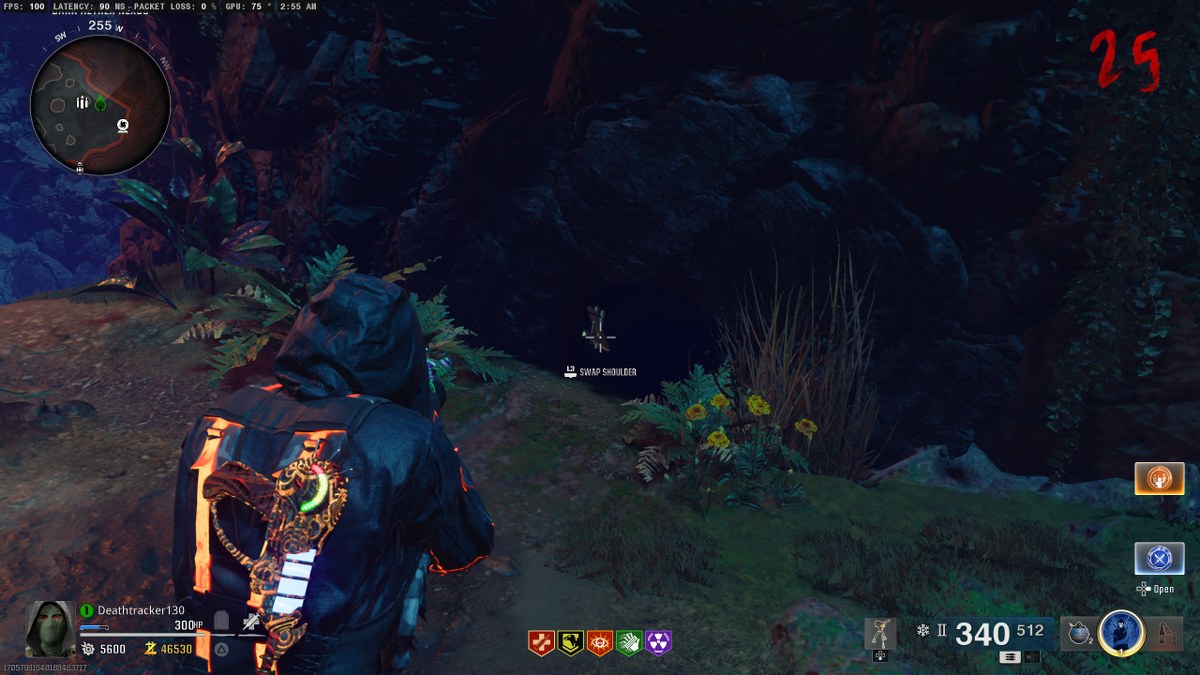1200x675 pixels.
Task: Open the blue crossed-swords item tile
Action: pyautogui.click(x=1159, y=557)
